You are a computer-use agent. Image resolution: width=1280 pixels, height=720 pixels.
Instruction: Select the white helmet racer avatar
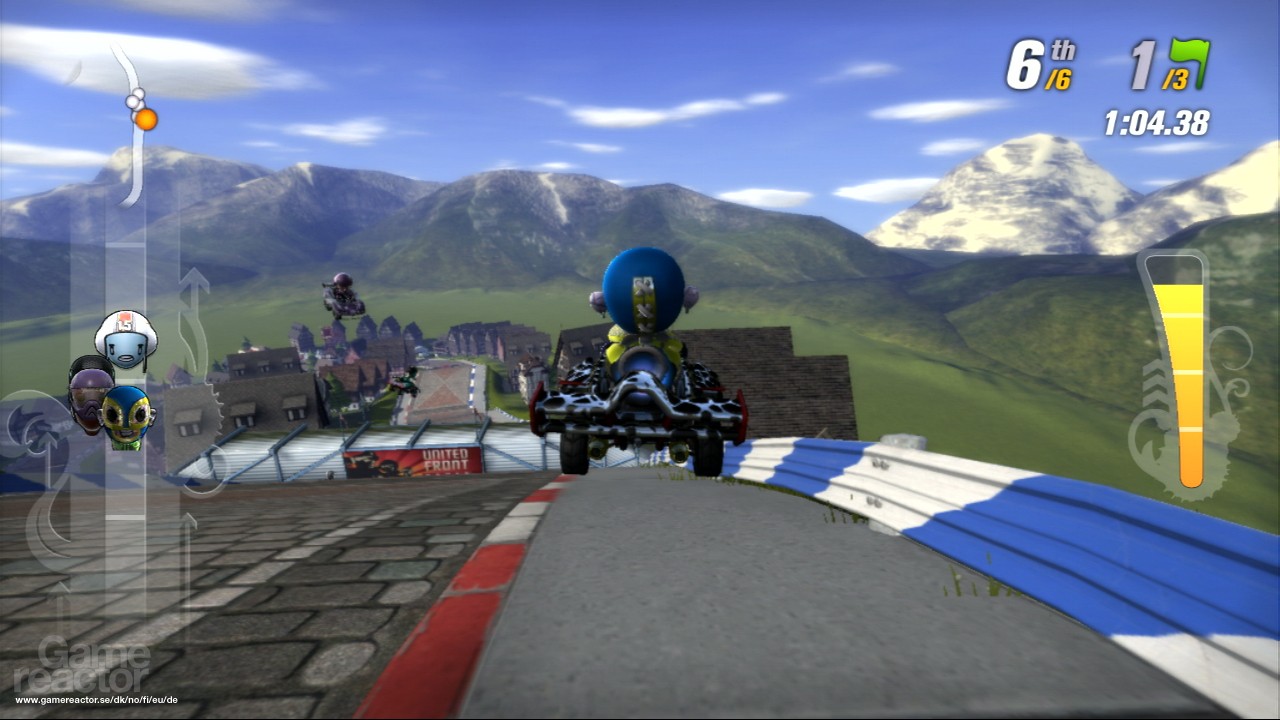point(128,339)
